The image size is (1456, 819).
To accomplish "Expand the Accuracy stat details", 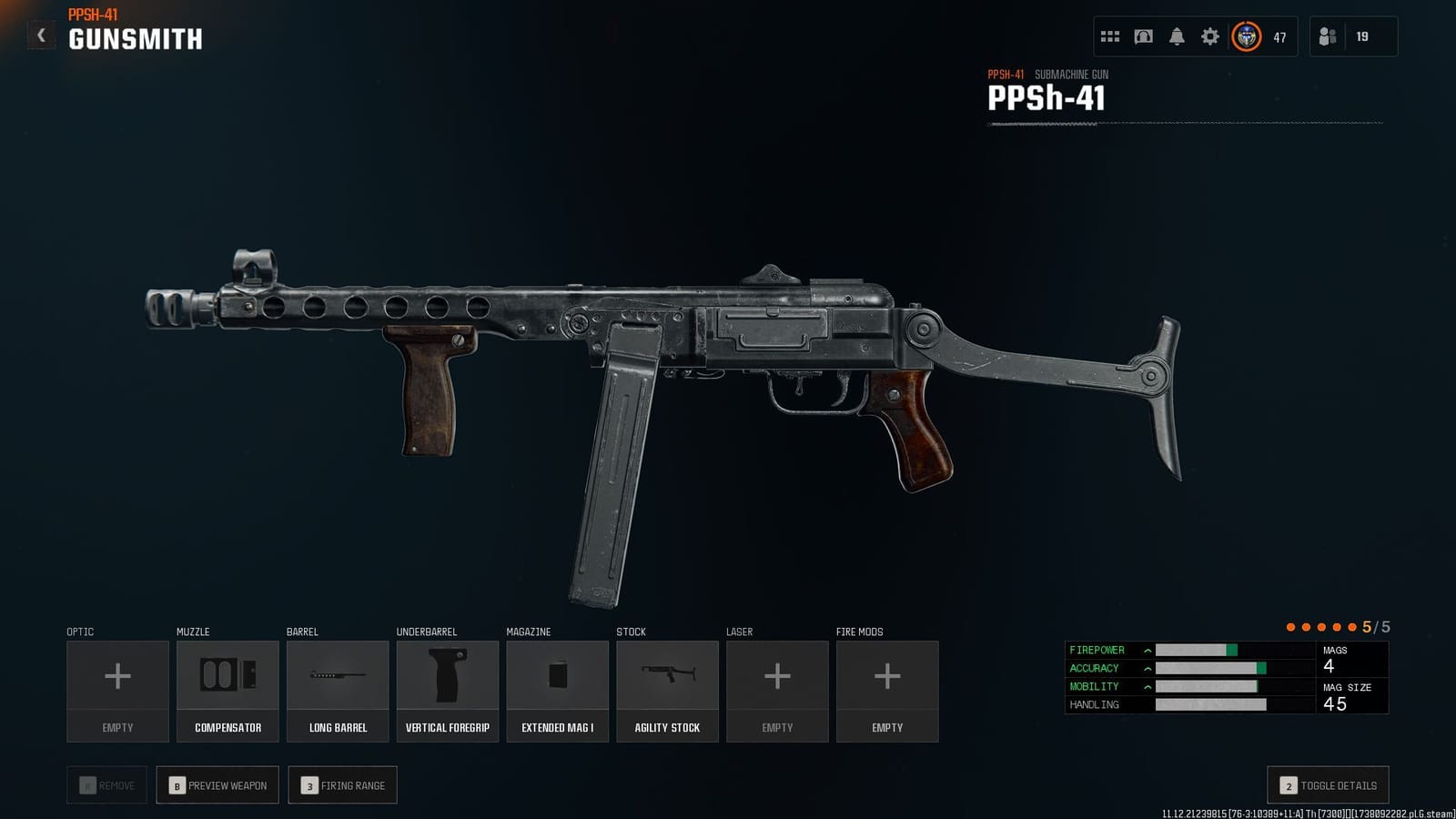I will [1147, 668].
